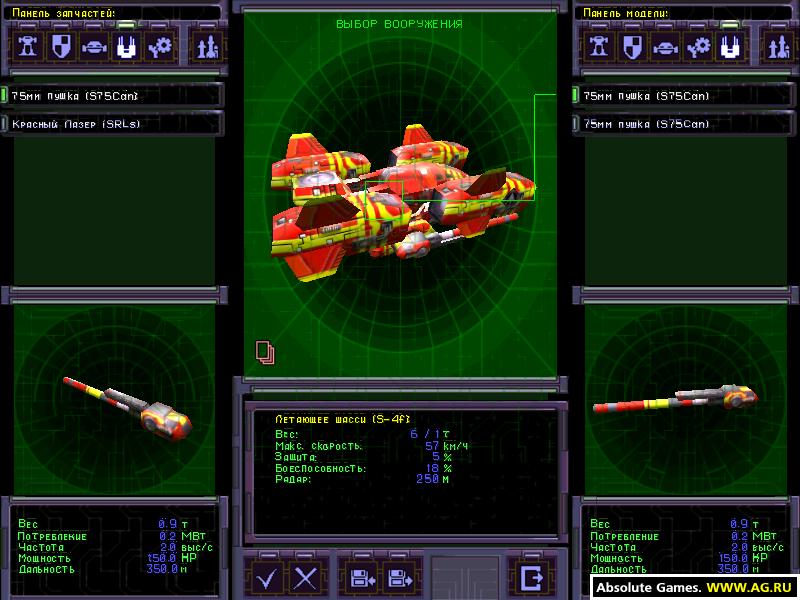Open the gear tab in model panel
Viewport: 800px width, 600px height.
699,46
